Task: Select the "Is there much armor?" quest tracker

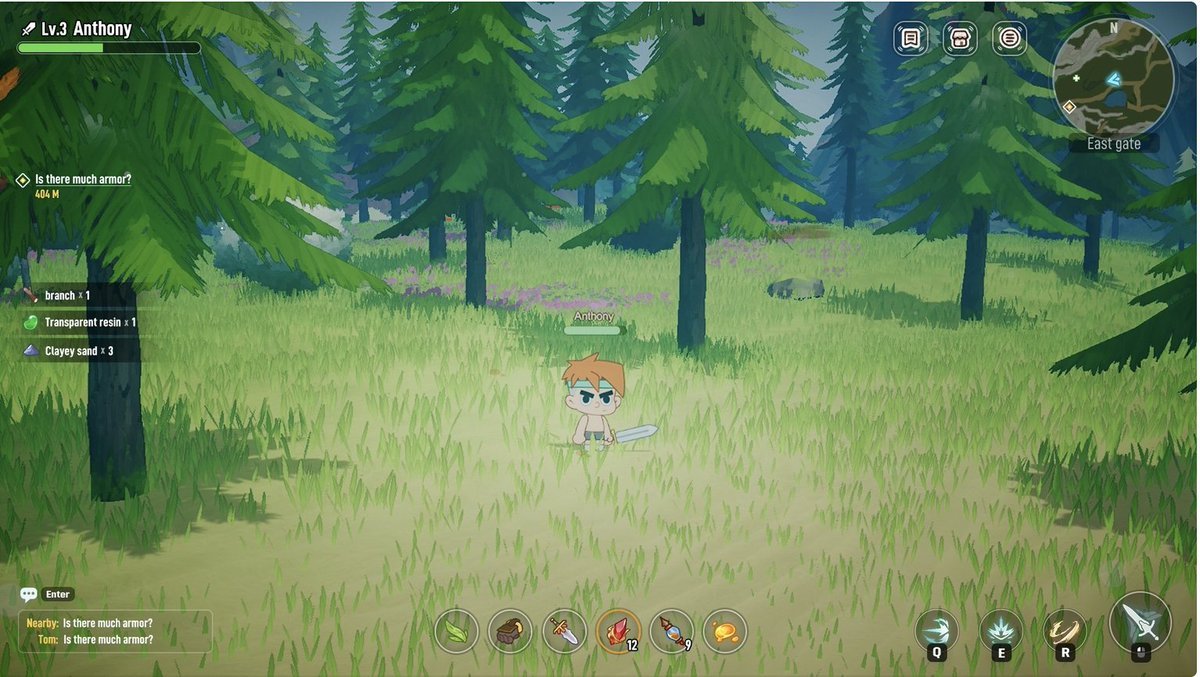Action: coord(83,180)
